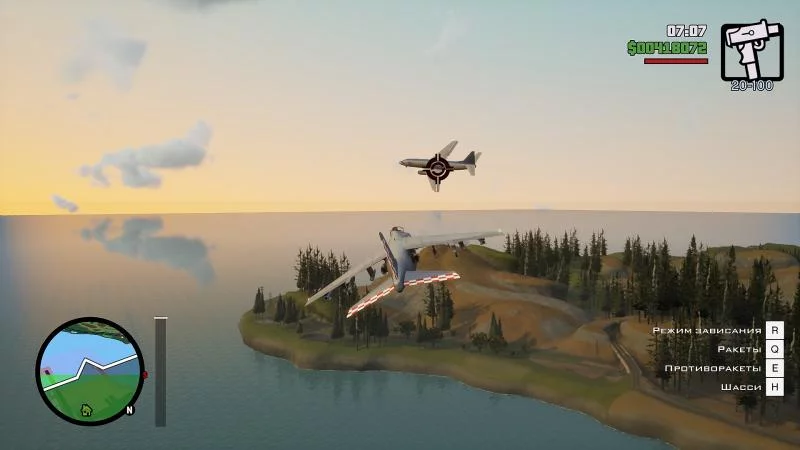This screenshot has height=450, width=800.
Task: Open the circular radar minimap
Action: [x=88, y=371]
